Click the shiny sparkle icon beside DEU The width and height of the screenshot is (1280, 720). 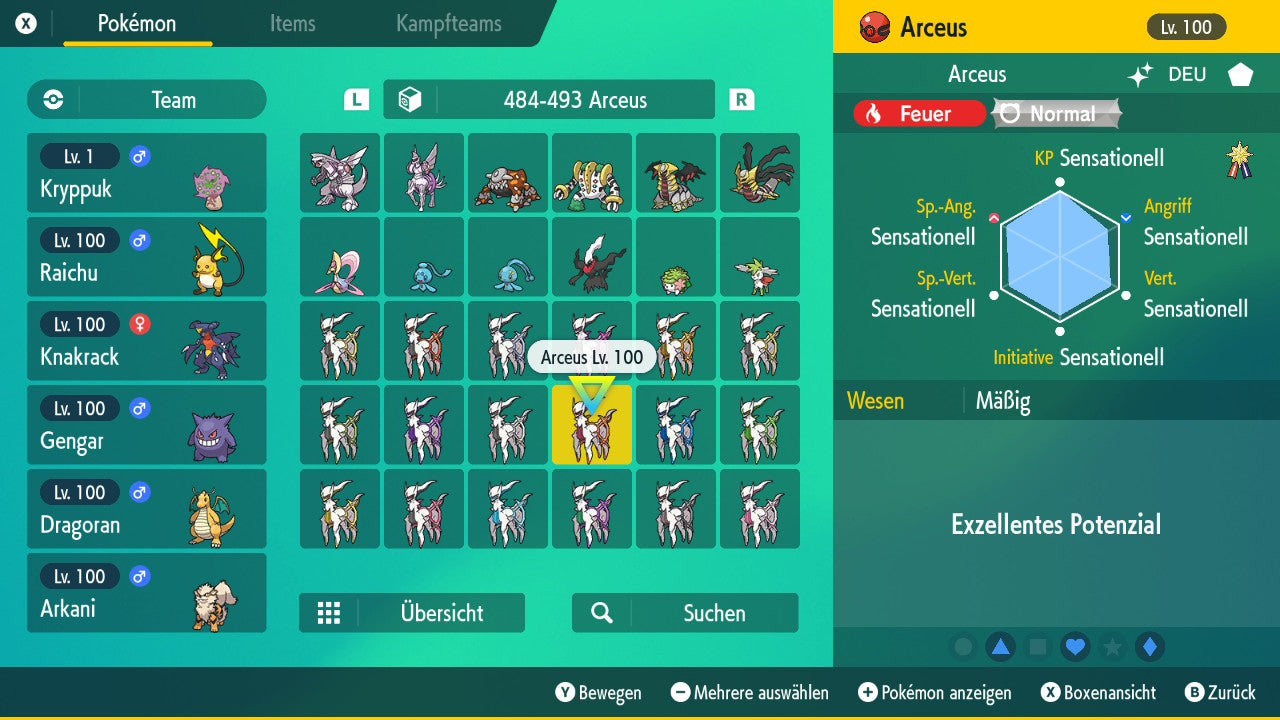pos(1141,73)
